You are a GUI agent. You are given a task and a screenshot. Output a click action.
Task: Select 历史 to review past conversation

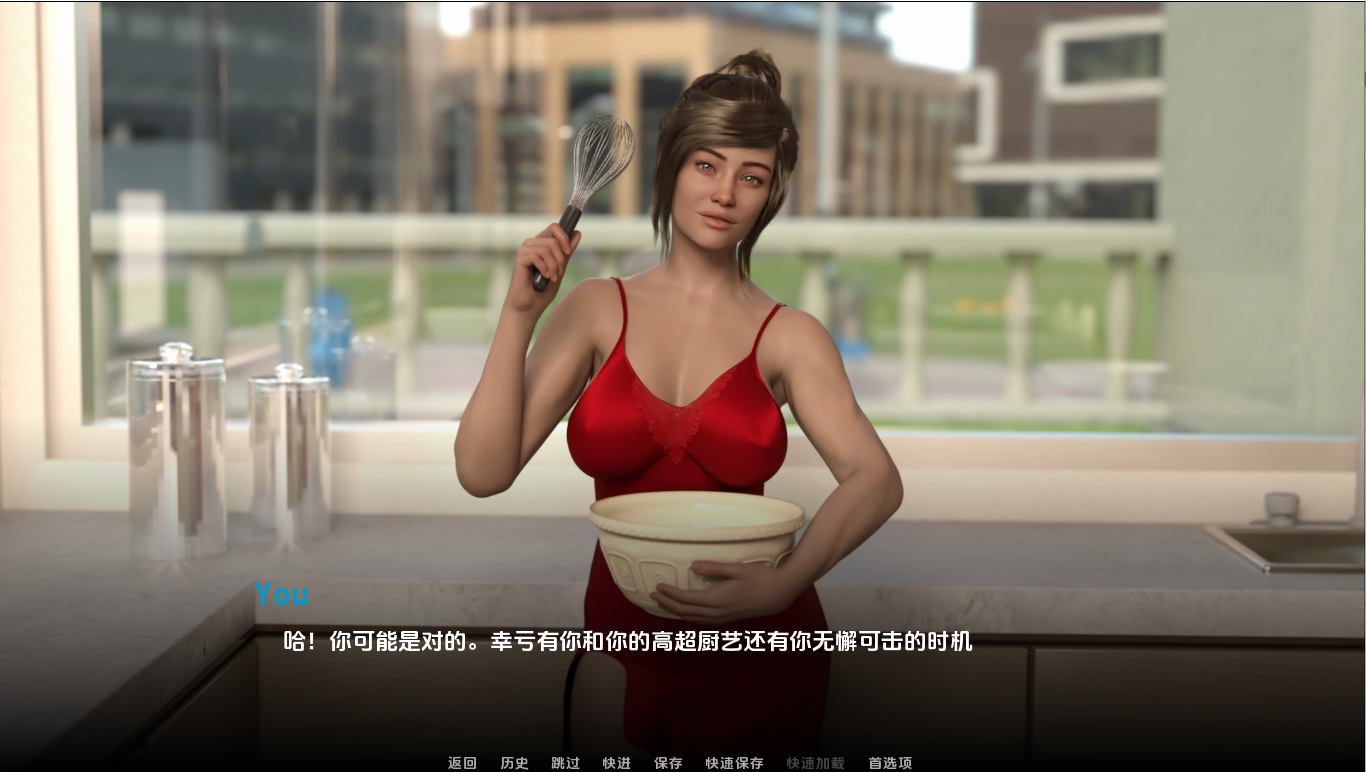click(513, 762)
